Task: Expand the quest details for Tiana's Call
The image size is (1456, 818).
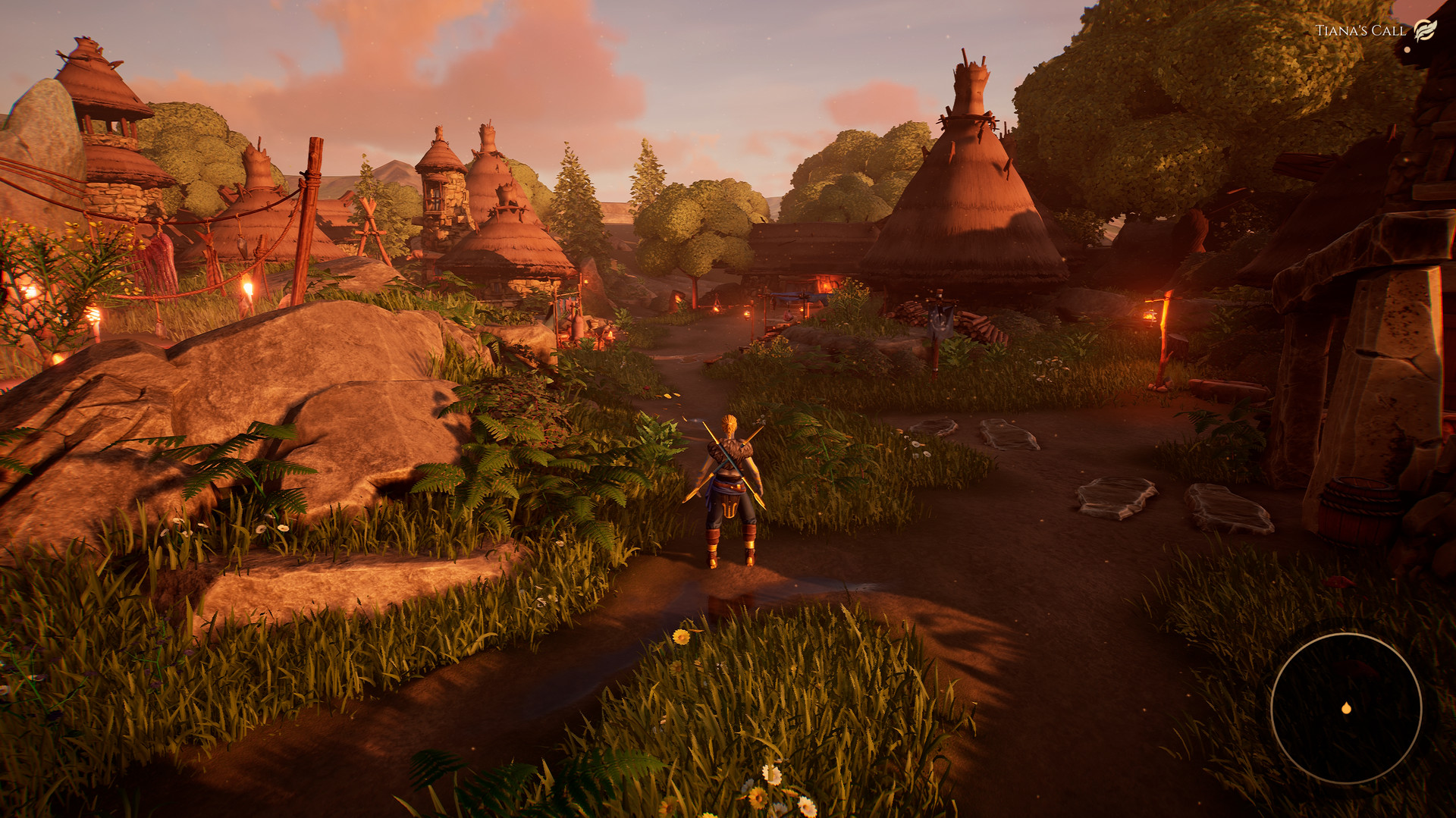Action: point(1360,29)
